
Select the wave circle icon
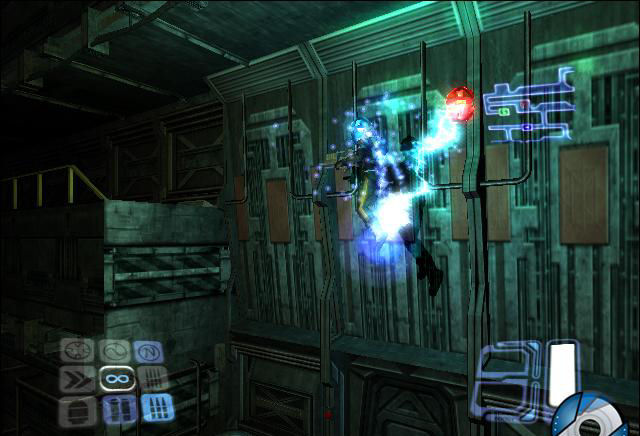115,351
